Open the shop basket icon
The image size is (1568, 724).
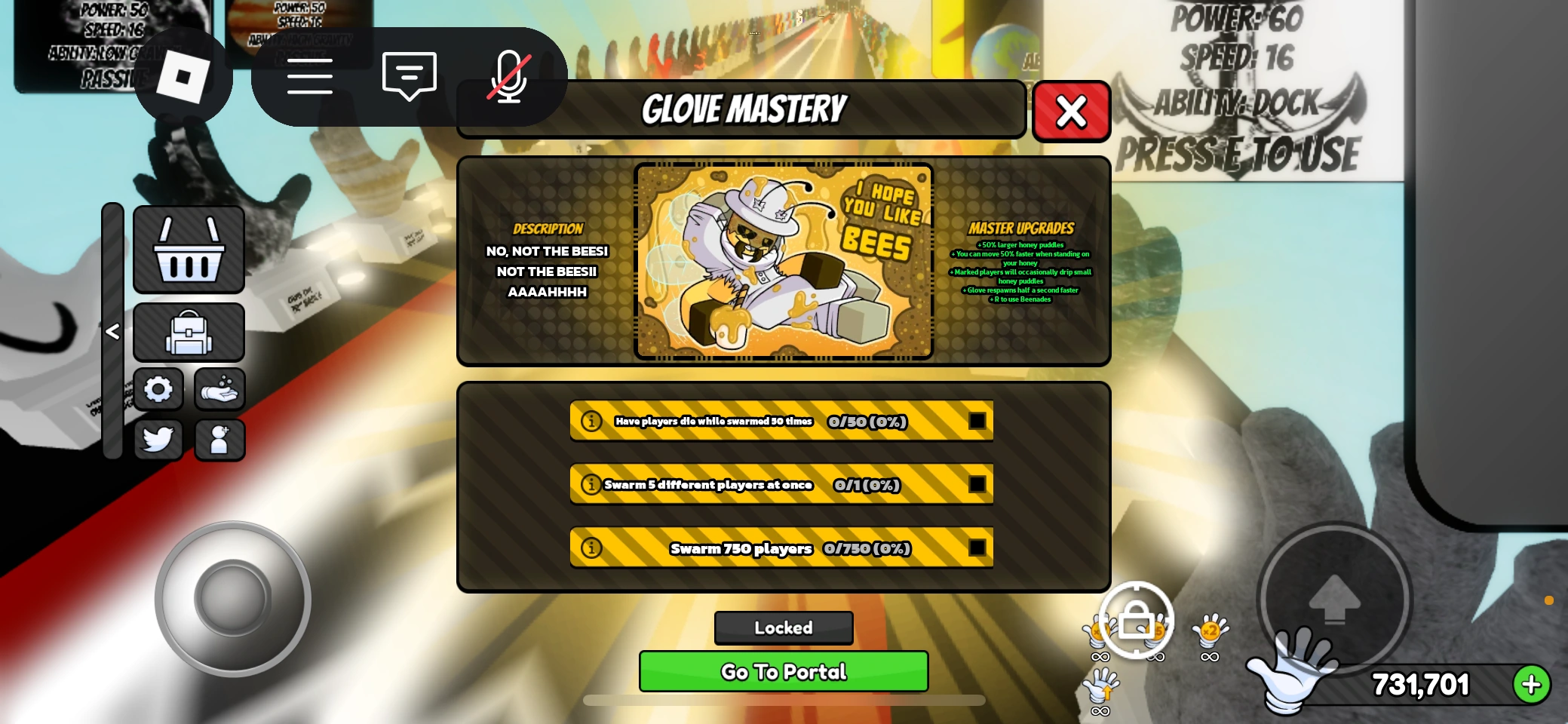pyautogui.click(x=189, y=248)
